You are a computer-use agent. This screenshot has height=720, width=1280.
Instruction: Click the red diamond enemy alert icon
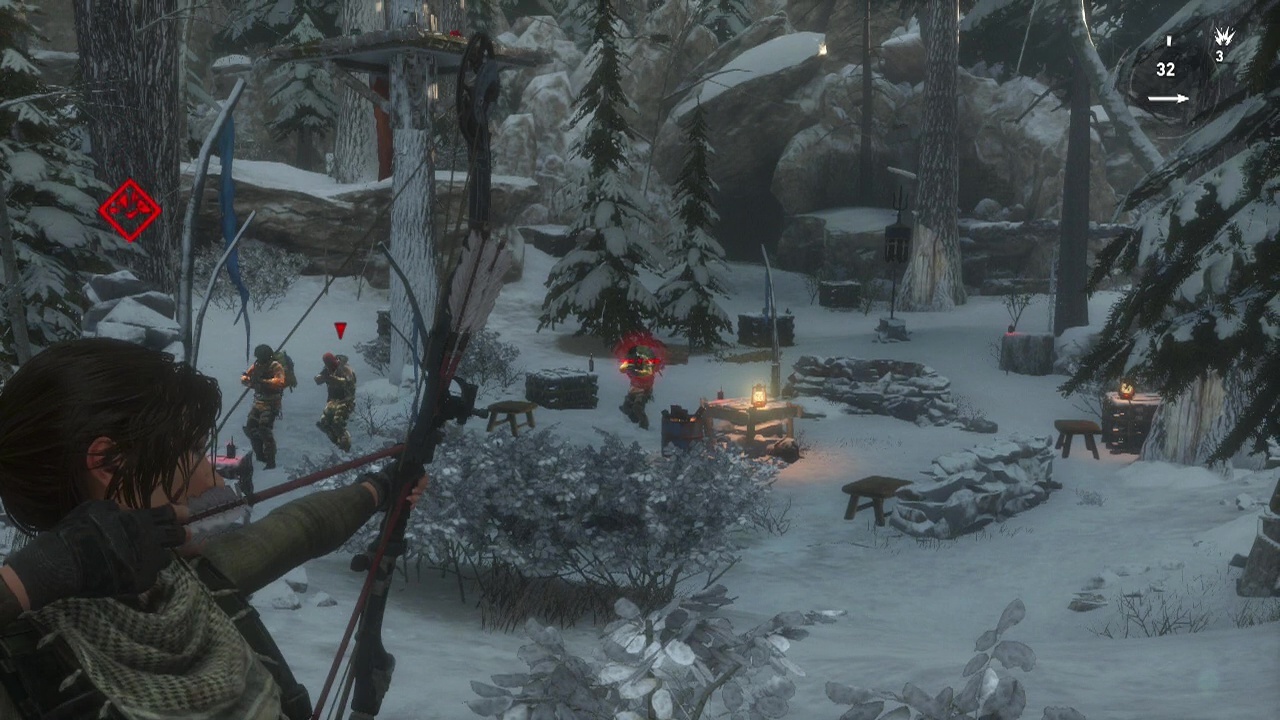click(x=130, y=210)
